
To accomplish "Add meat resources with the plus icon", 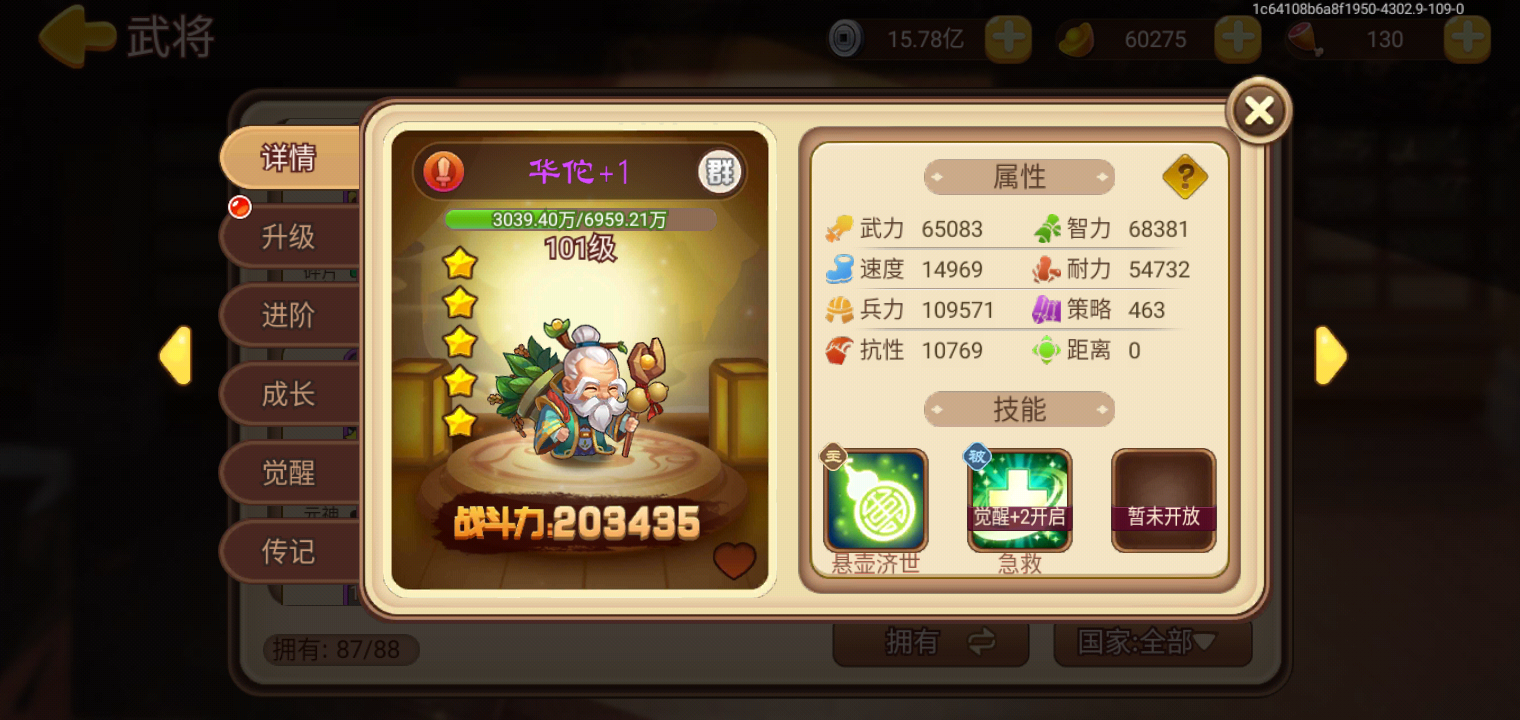I will (x=1466, y=39).
